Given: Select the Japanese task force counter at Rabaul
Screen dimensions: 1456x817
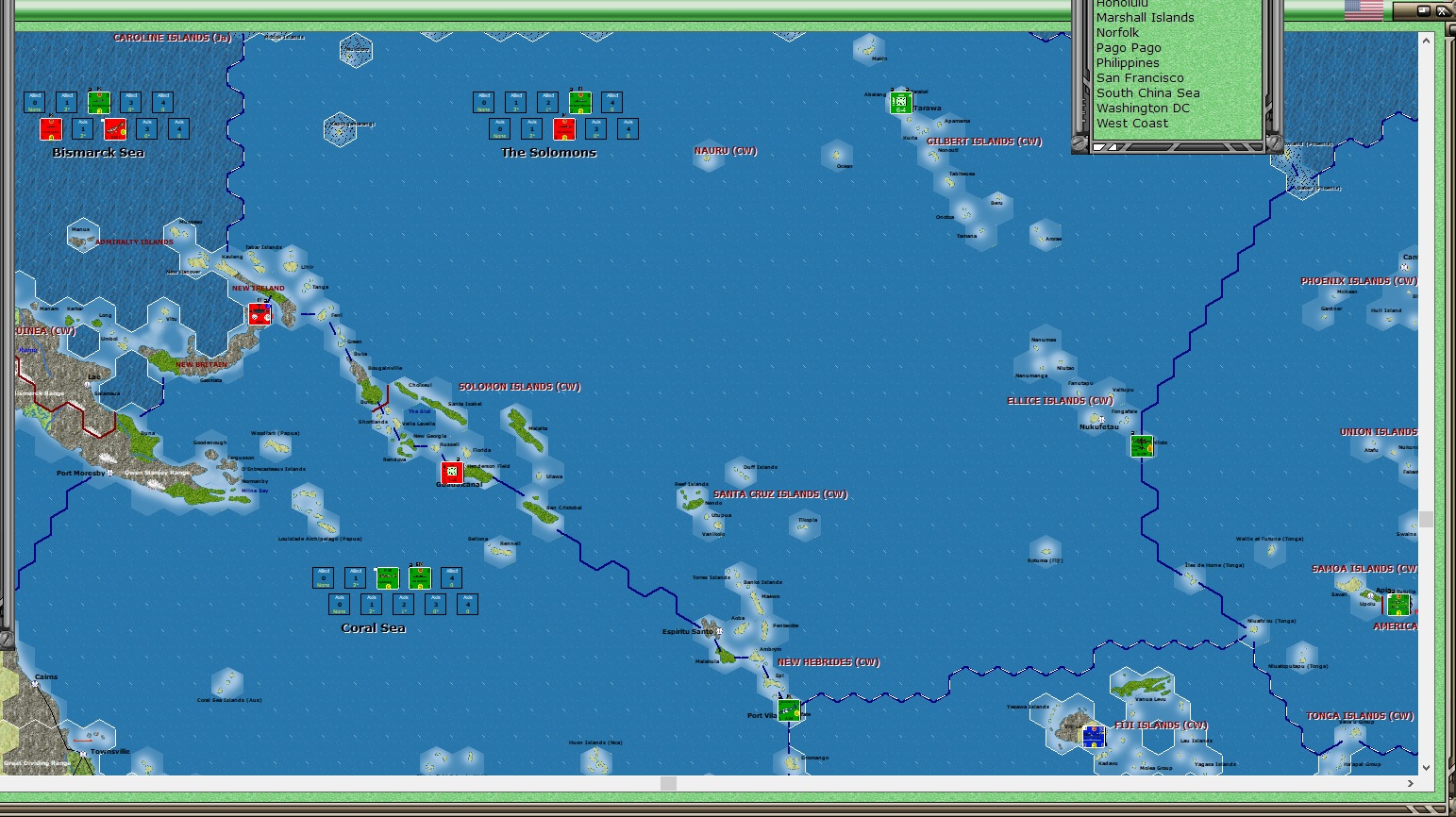Looking at the screenshot, I should point(260,314).
